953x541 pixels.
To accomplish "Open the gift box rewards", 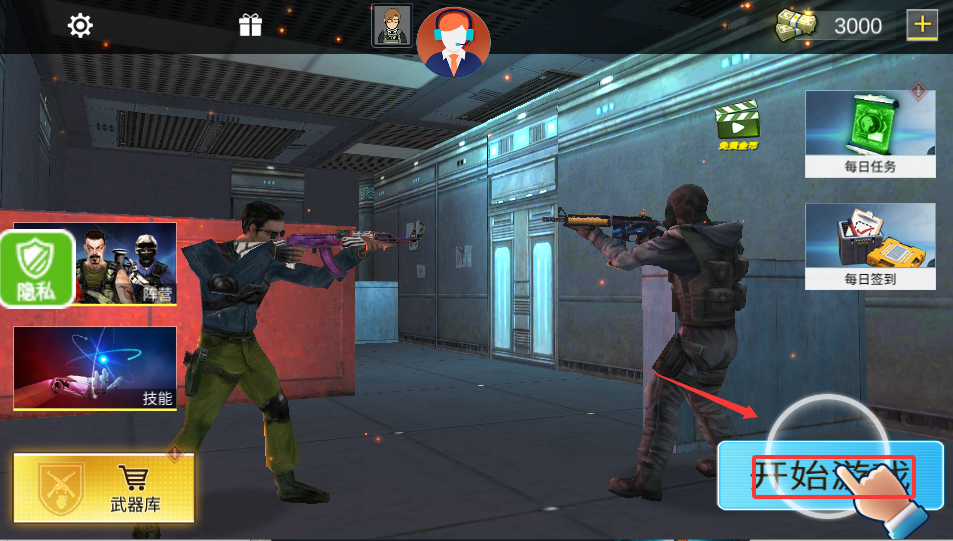I will click(x=250, y=26).
